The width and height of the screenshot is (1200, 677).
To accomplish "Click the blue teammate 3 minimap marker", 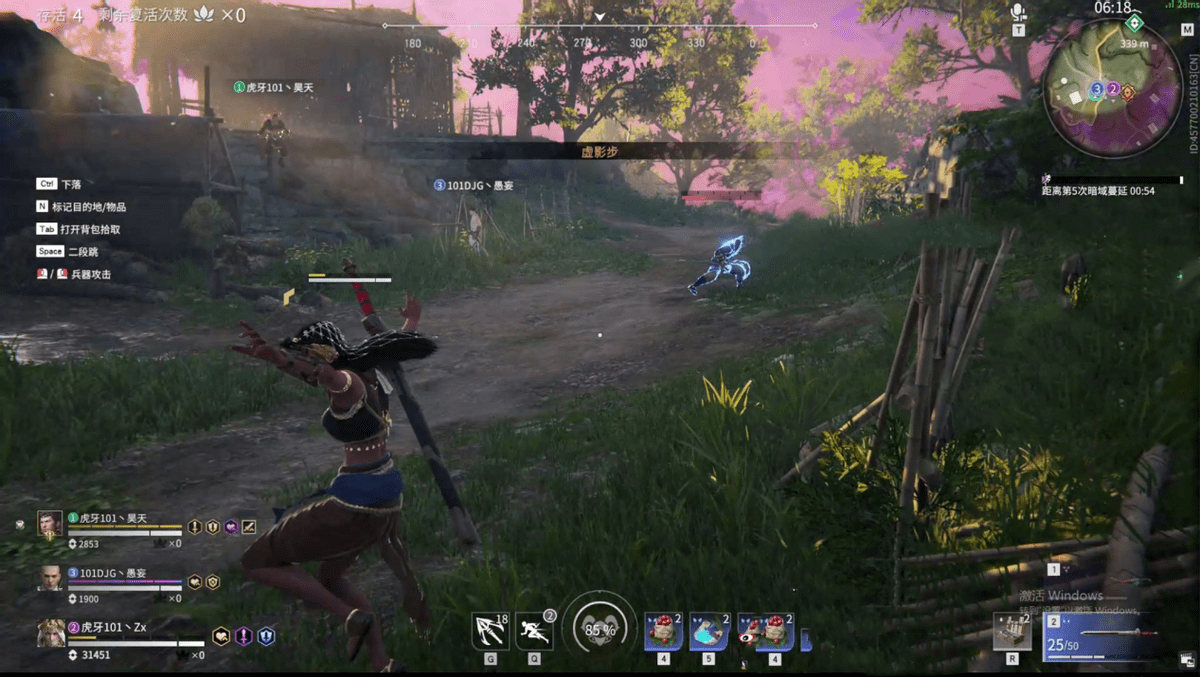I will [1097, 90].
